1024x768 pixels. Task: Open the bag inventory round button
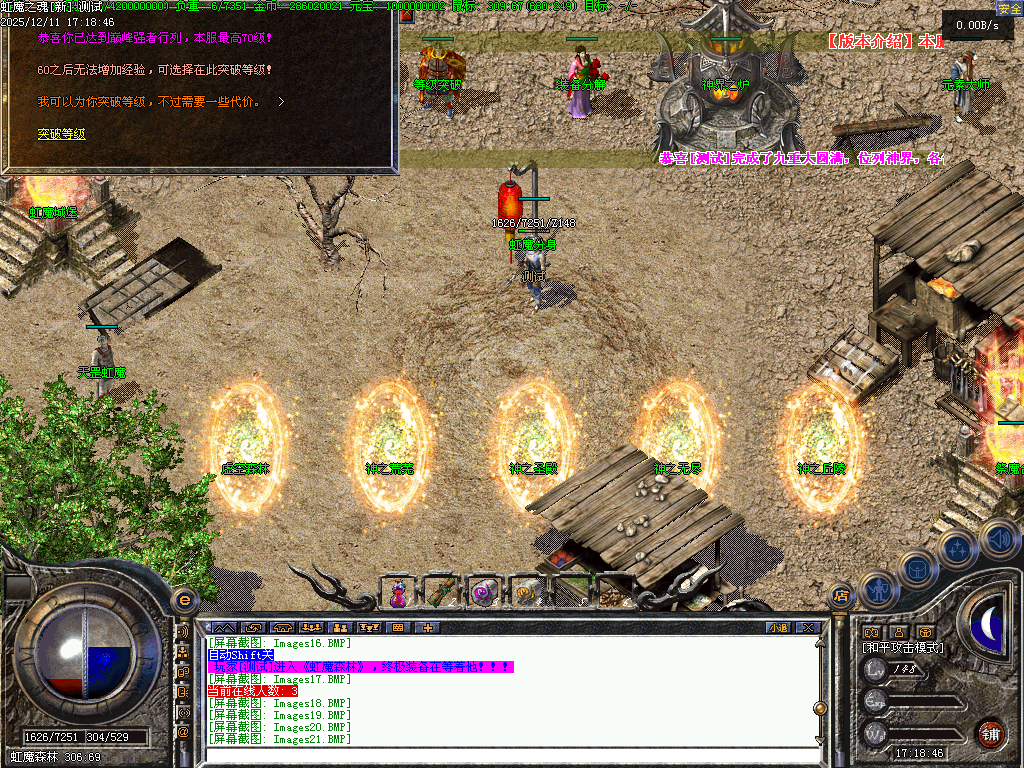[915, 569]
